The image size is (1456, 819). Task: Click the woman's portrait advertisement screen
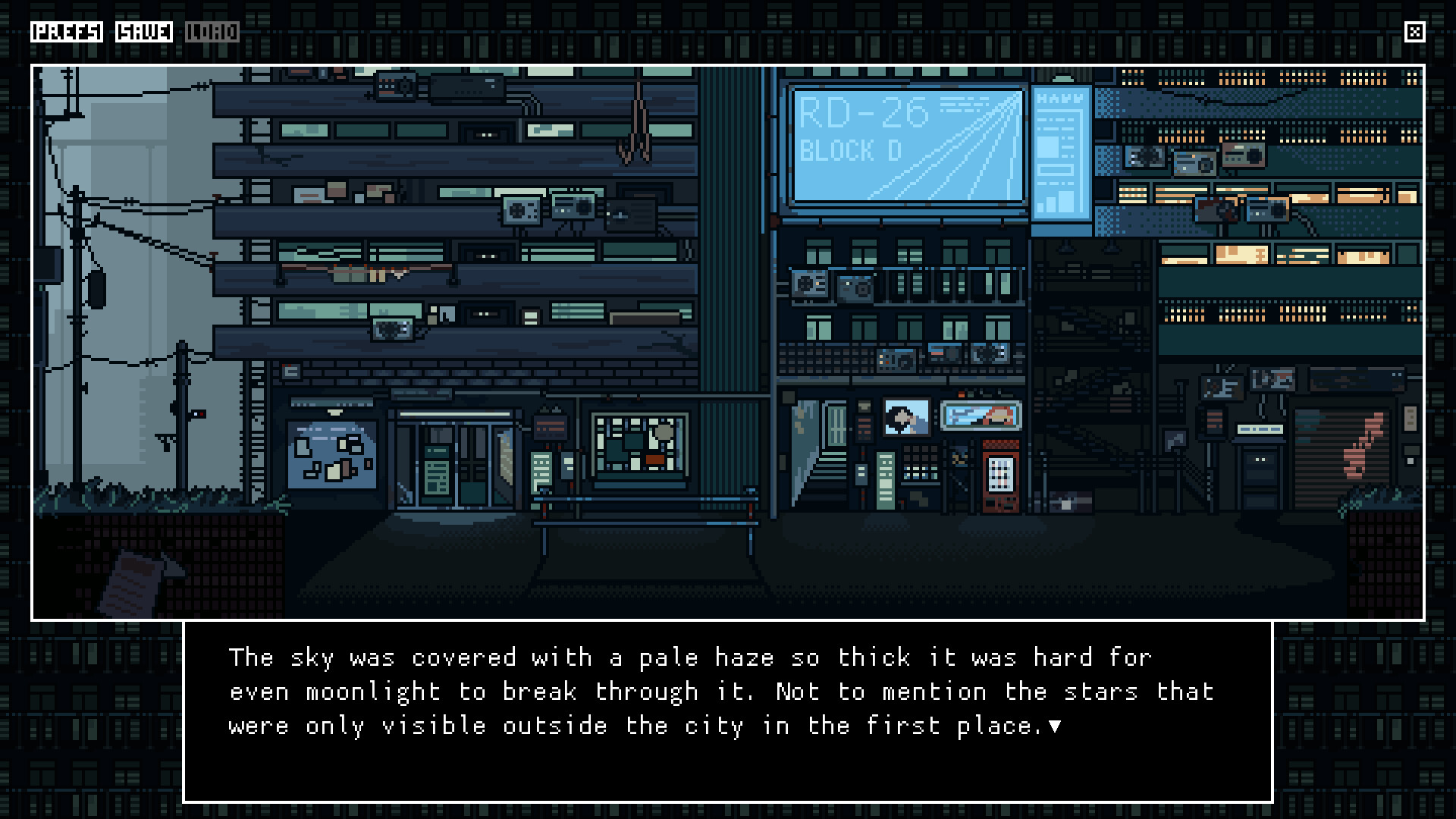click(980, 416)
